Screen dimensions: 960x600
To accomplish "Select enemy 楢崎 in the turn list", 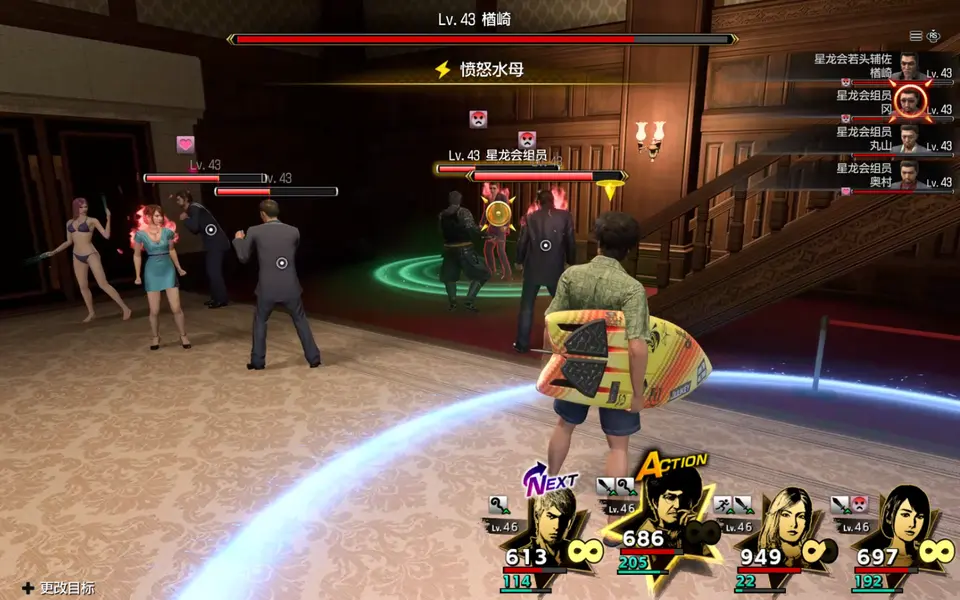I will (908, 66).
